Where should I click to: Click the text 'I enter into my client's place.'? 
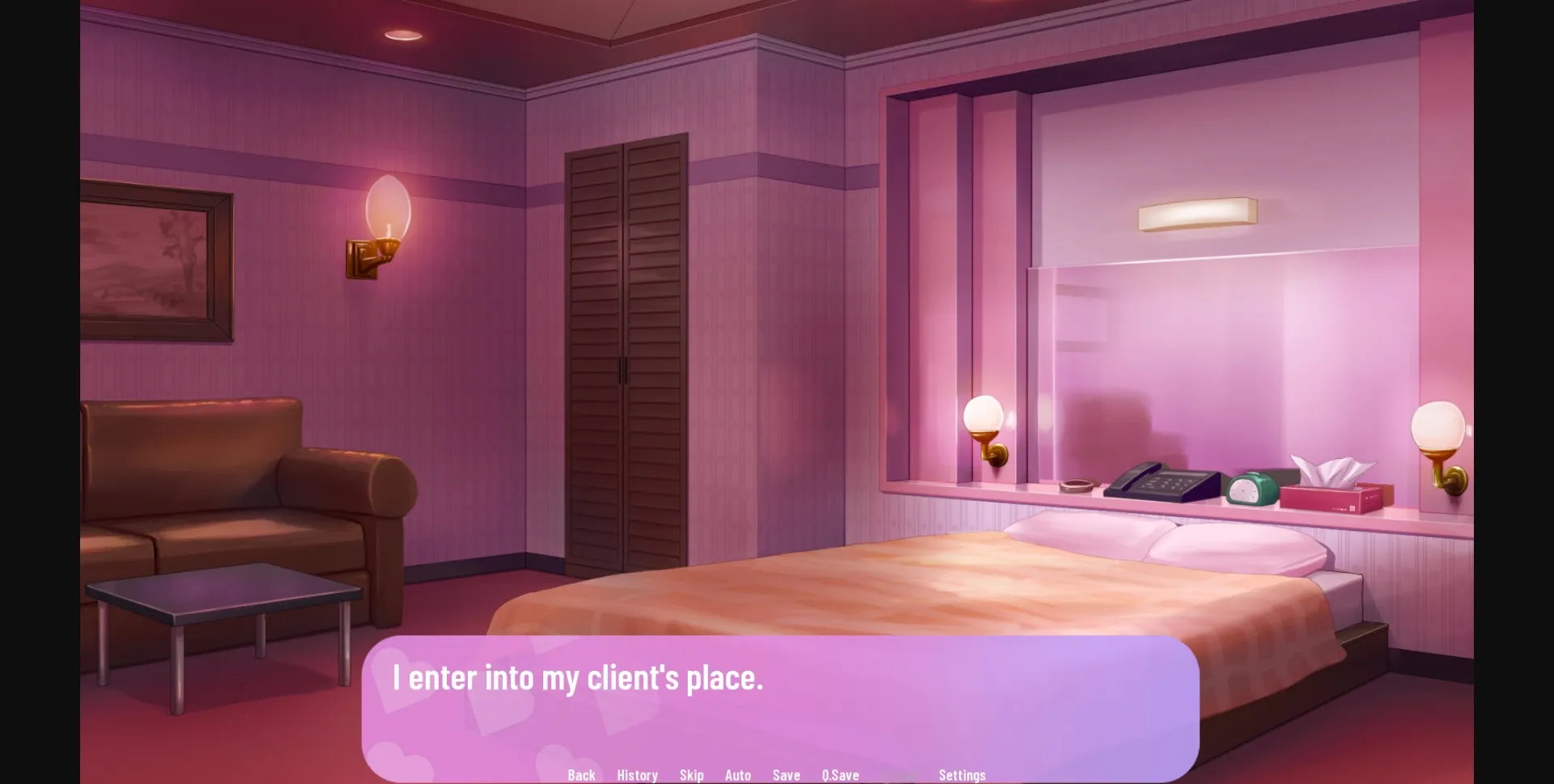click(578, 679)
